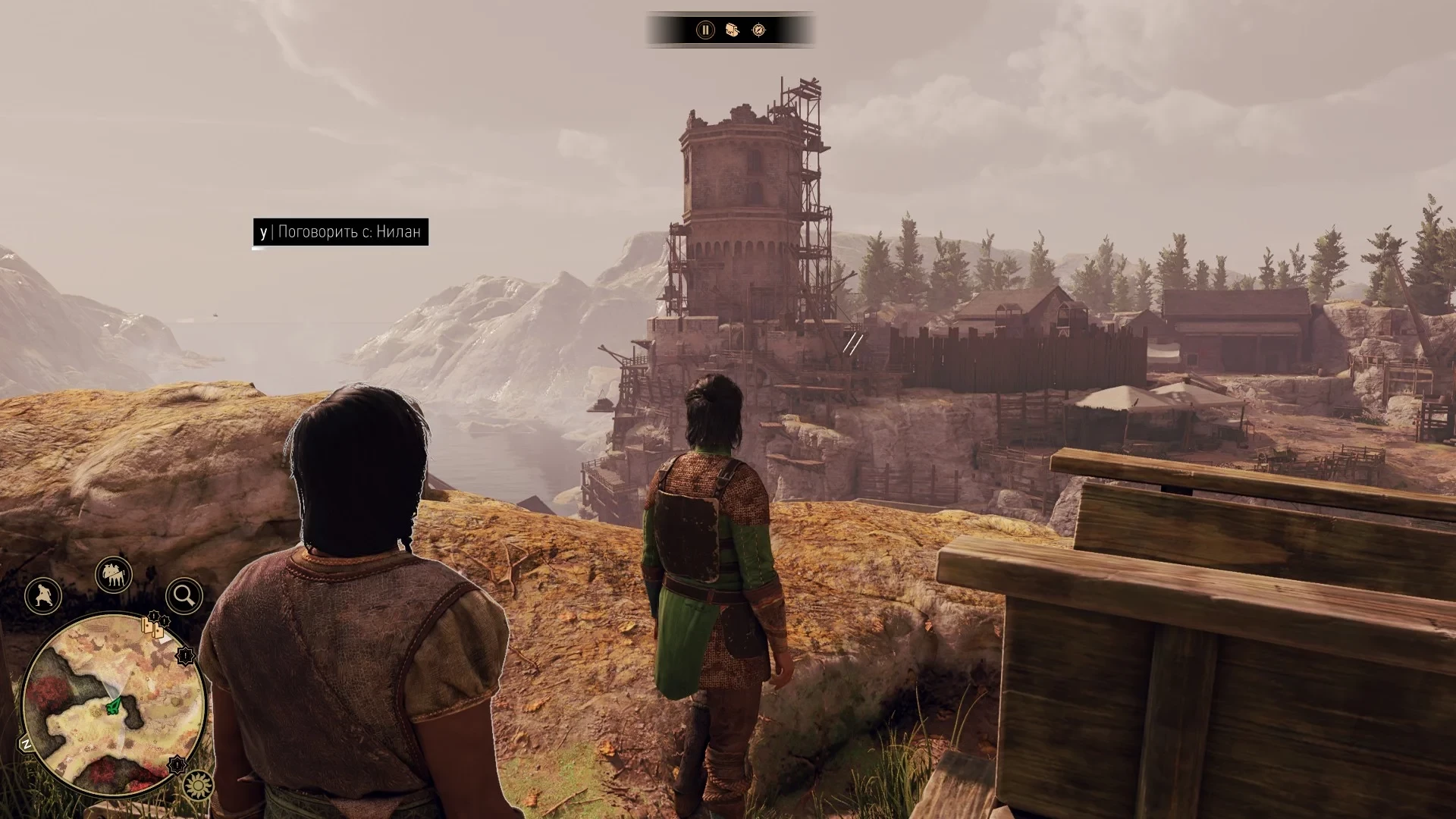Activate the magnifying glass search icon
The height and width of the screenshot is (819, 1456).
pos(184,596)
